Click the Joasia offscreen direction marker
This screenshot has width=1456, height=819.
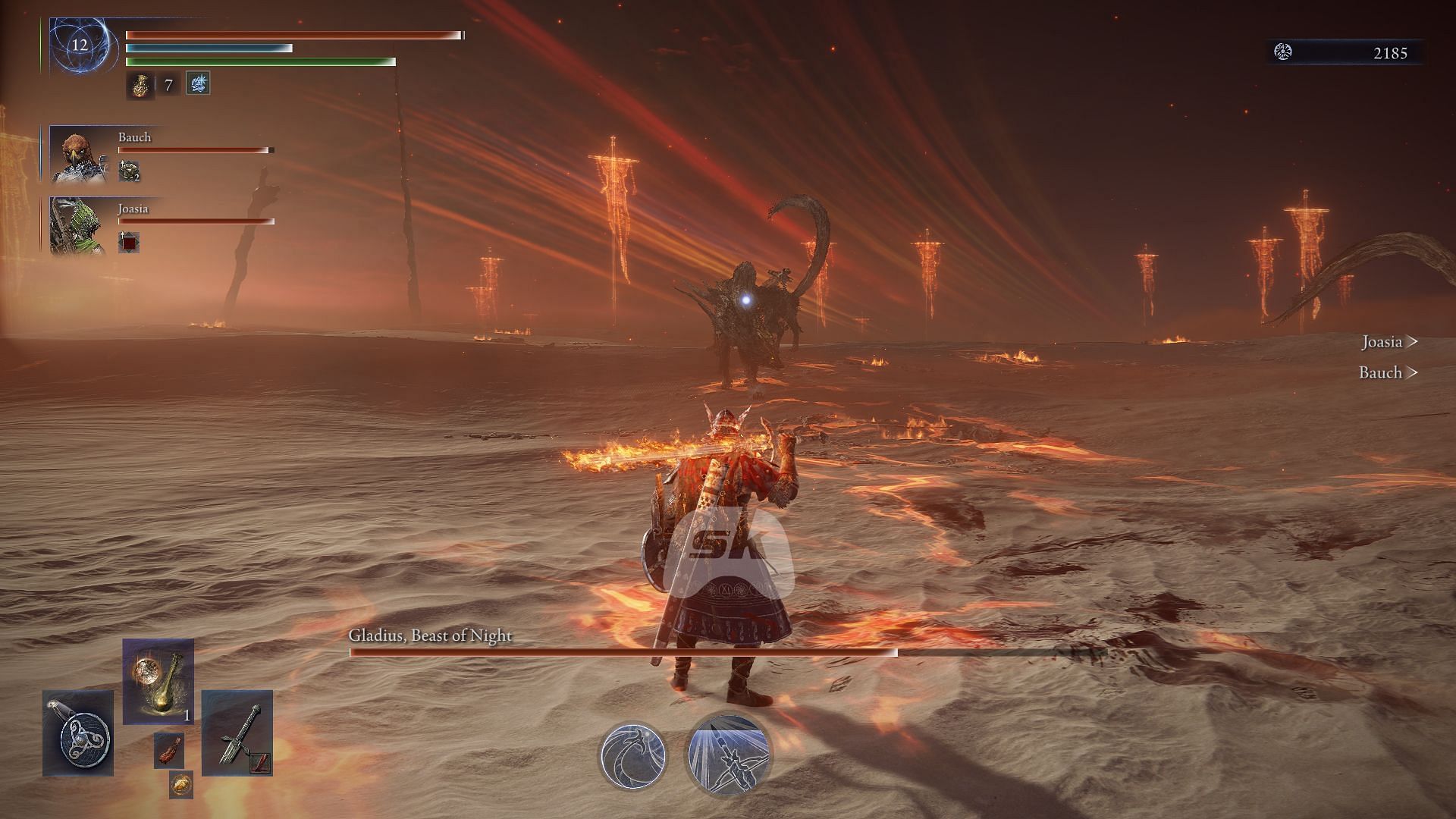click(x=1389, y=342)
